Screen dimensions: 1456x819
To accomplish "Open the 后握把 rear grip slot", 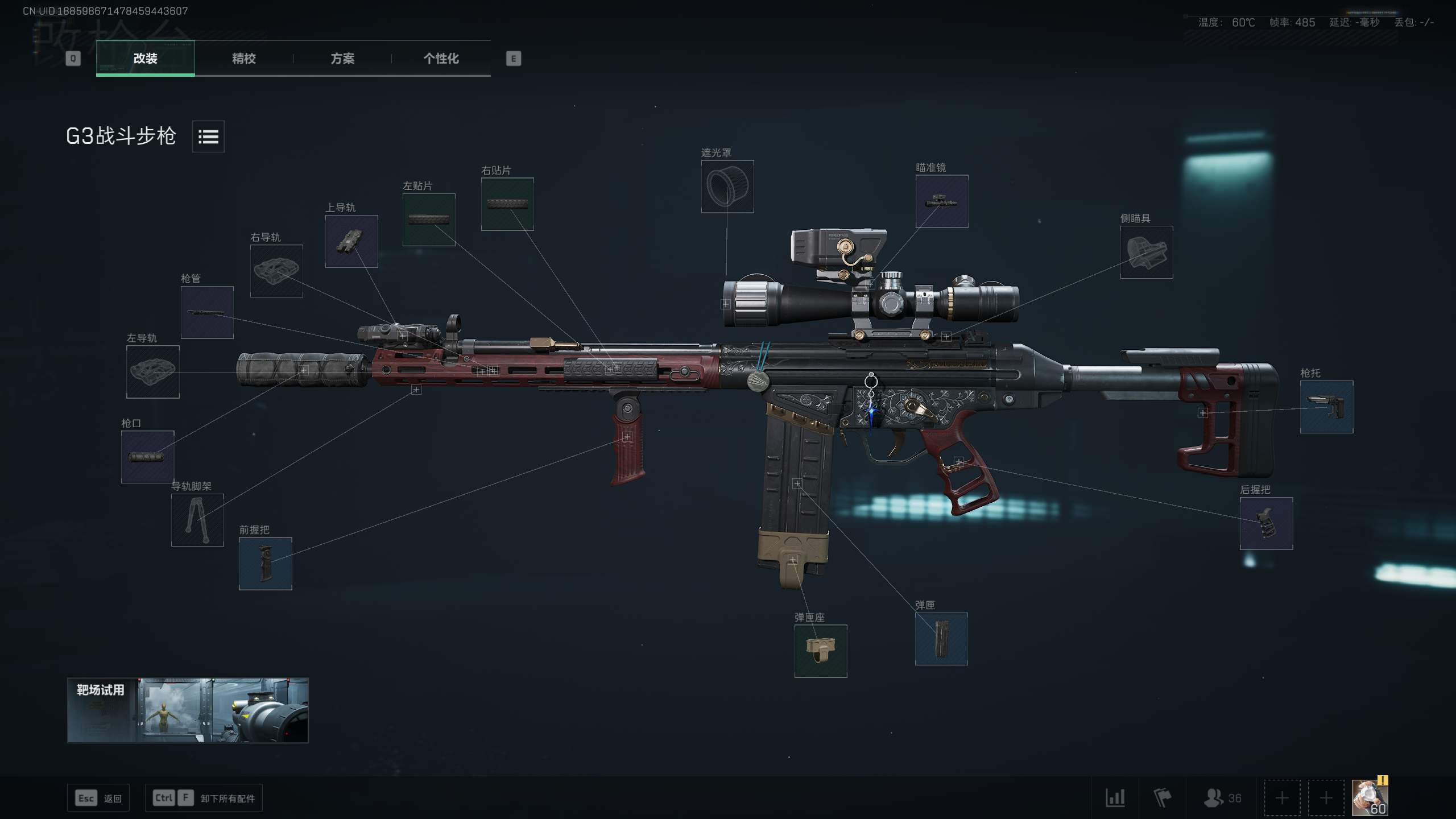I will [1266, 523].
